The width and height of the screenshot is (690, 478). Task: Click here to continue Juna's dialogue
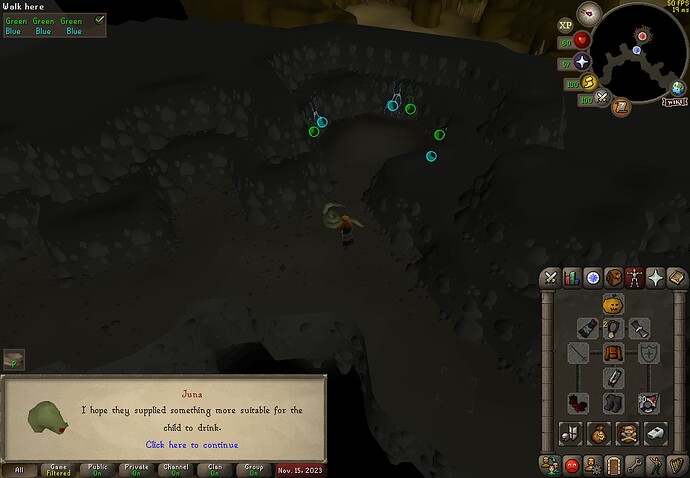point(192,444)
